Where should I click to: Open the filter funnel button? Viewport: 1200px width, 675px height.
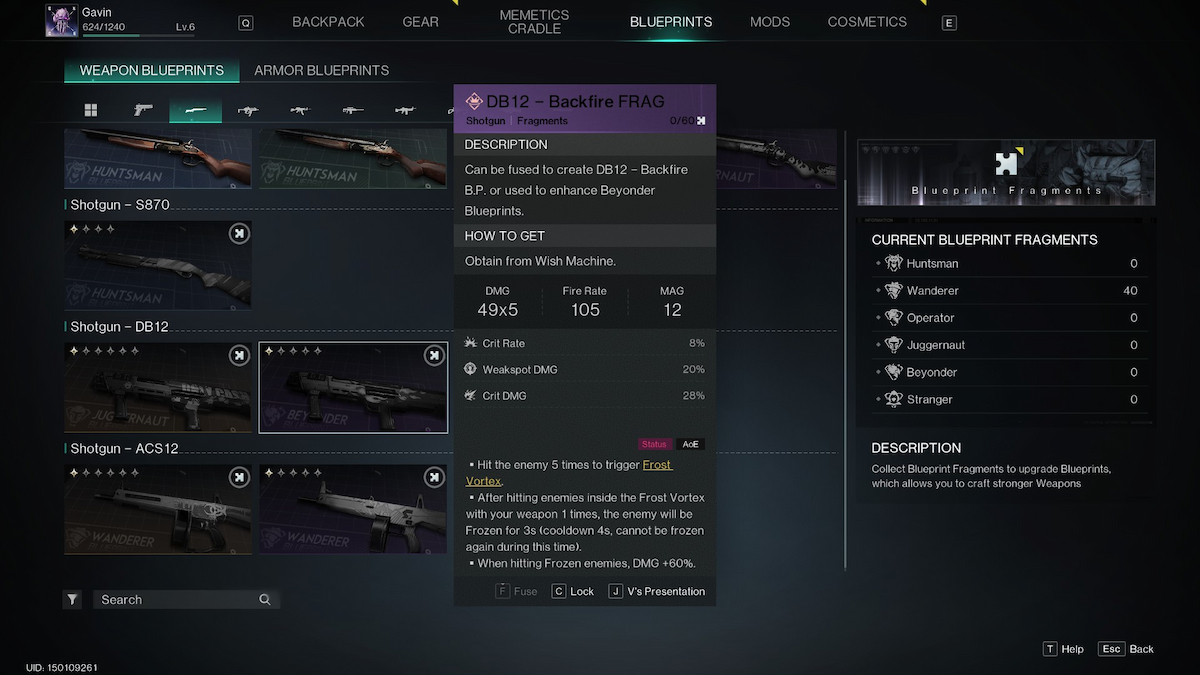73,600
